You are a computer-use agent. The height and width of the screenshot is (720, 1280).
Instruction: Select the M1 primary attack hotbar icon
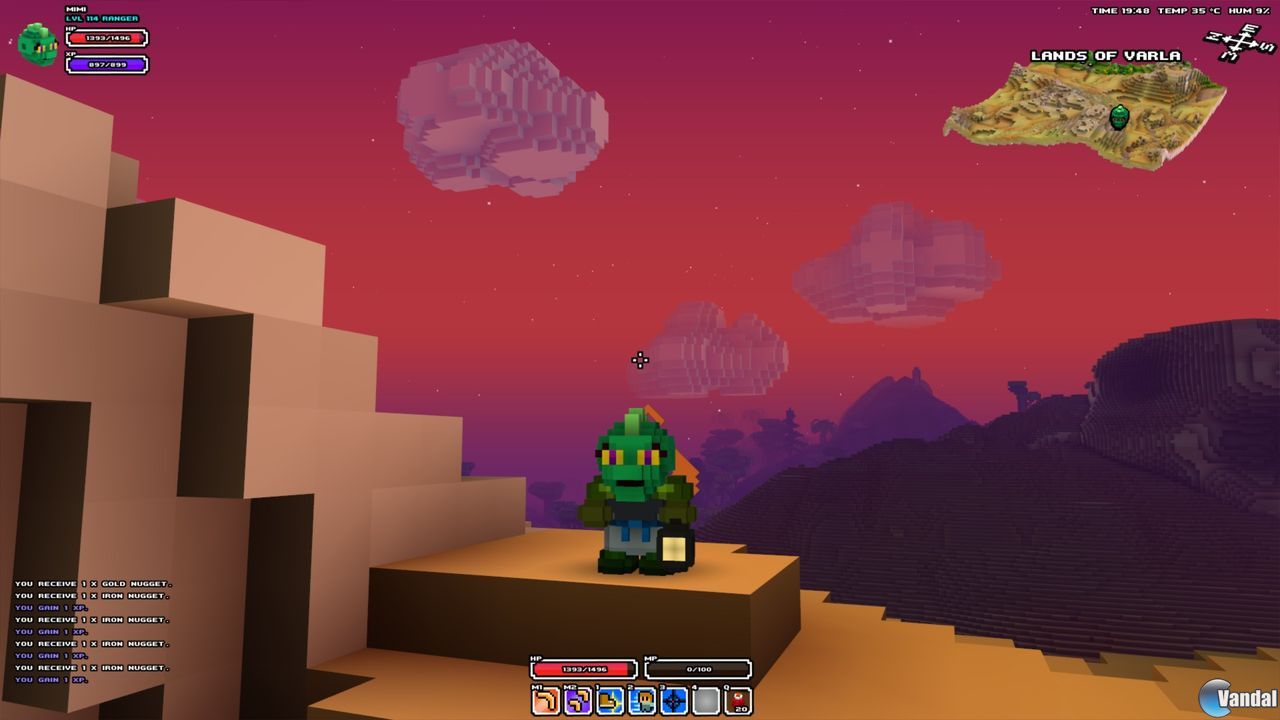point(547,698)
